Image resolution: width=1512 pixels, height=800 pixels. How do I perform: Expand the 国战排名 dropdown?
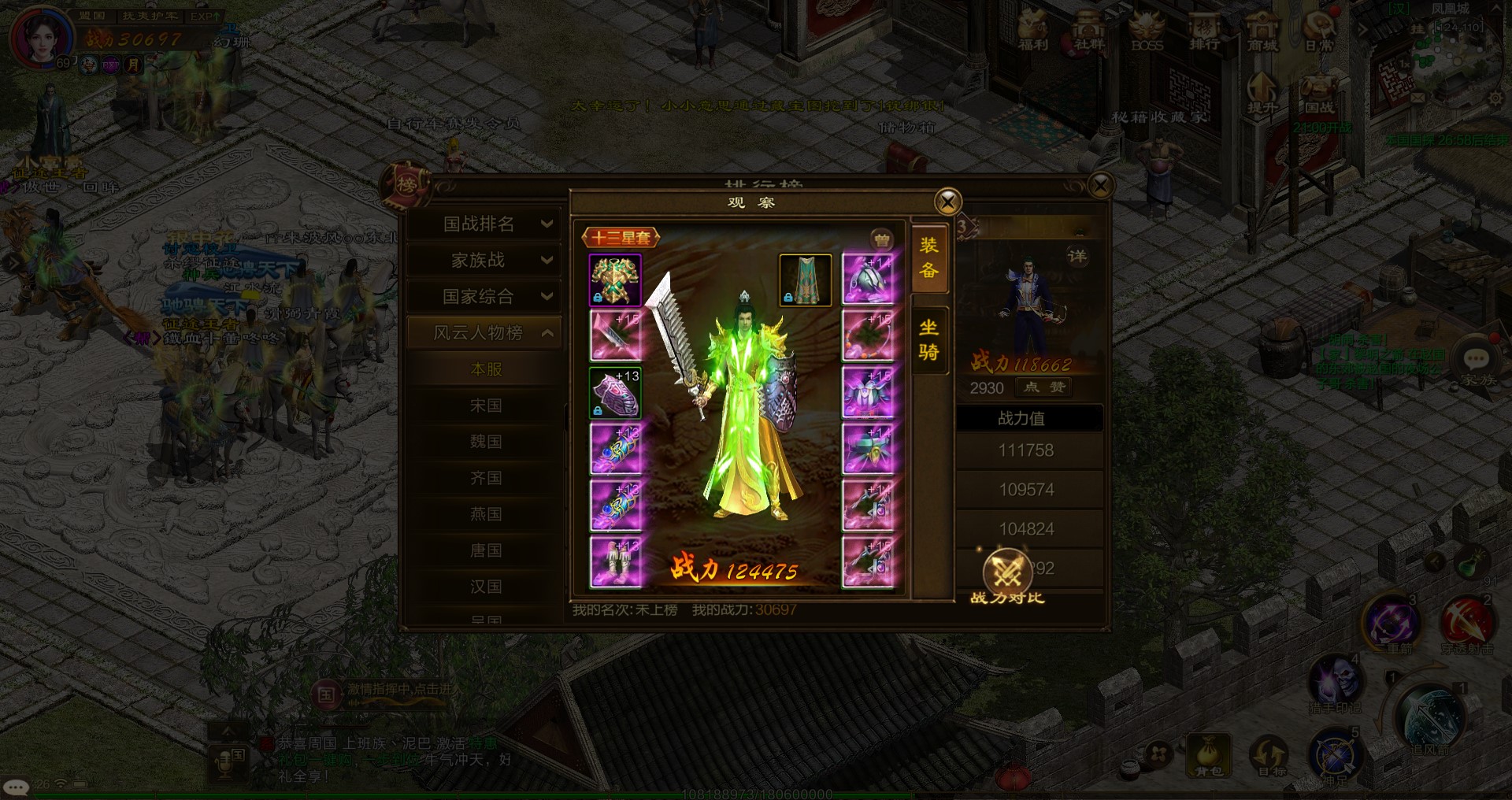(x=485, y=224)
